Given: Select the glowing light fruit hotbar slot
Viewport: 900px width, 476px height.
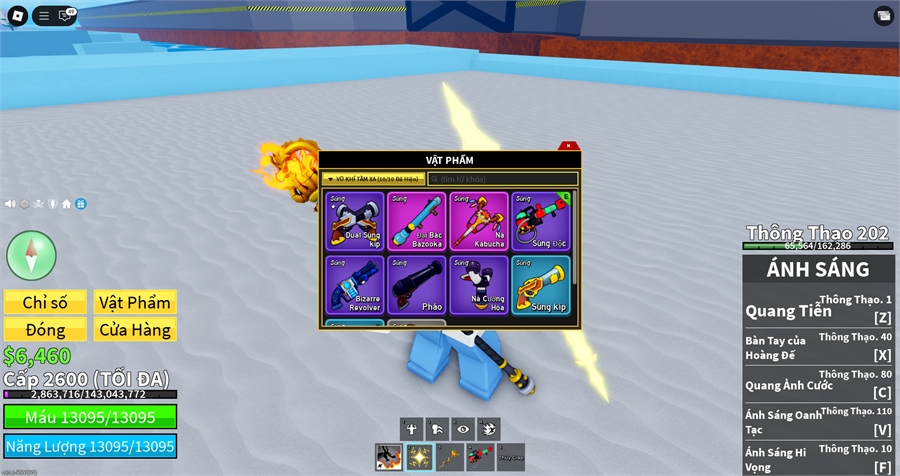Looking at the screenshot, I should tap(420, 457).
